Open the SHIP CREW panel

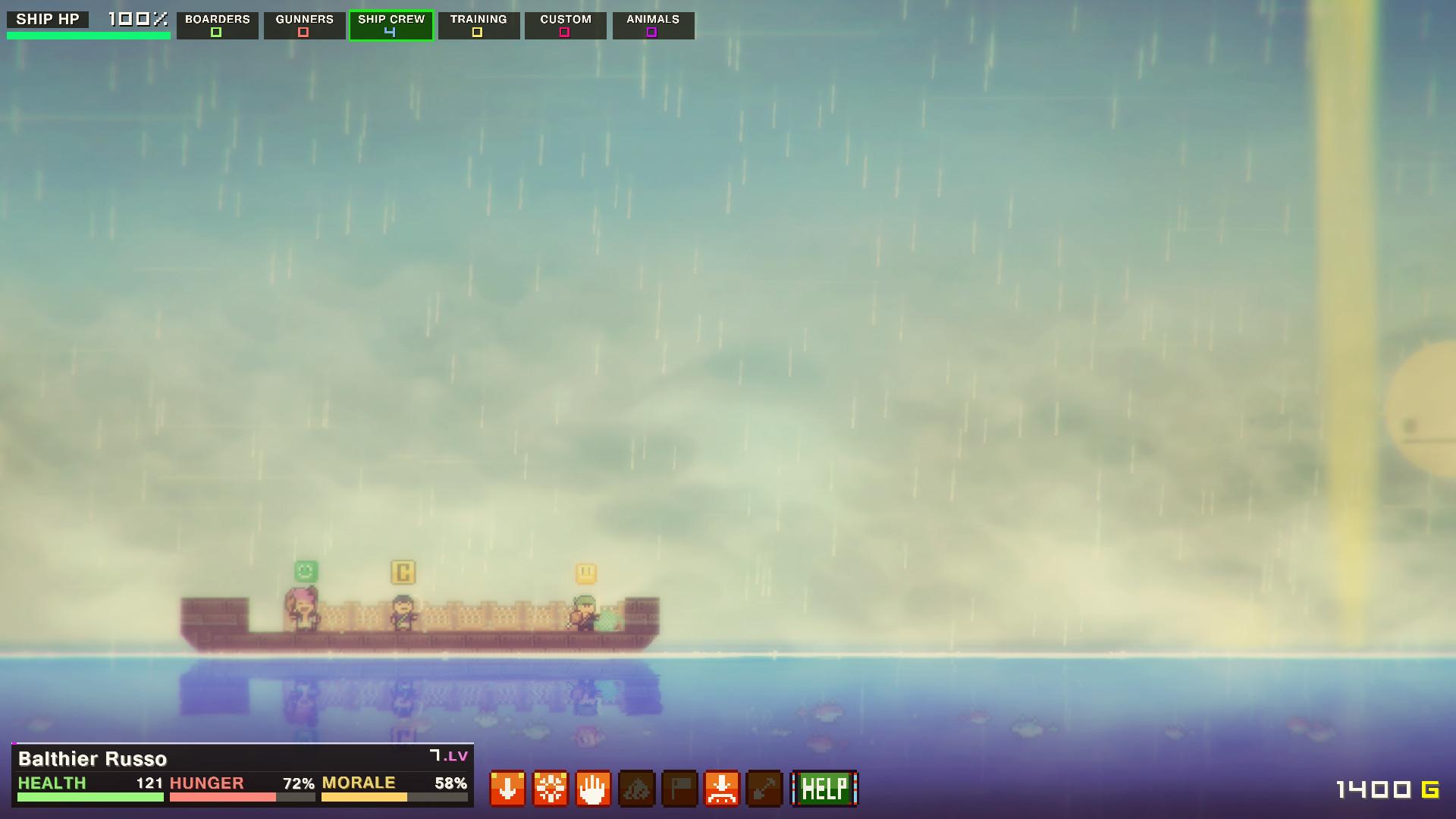tap(391, 25)
